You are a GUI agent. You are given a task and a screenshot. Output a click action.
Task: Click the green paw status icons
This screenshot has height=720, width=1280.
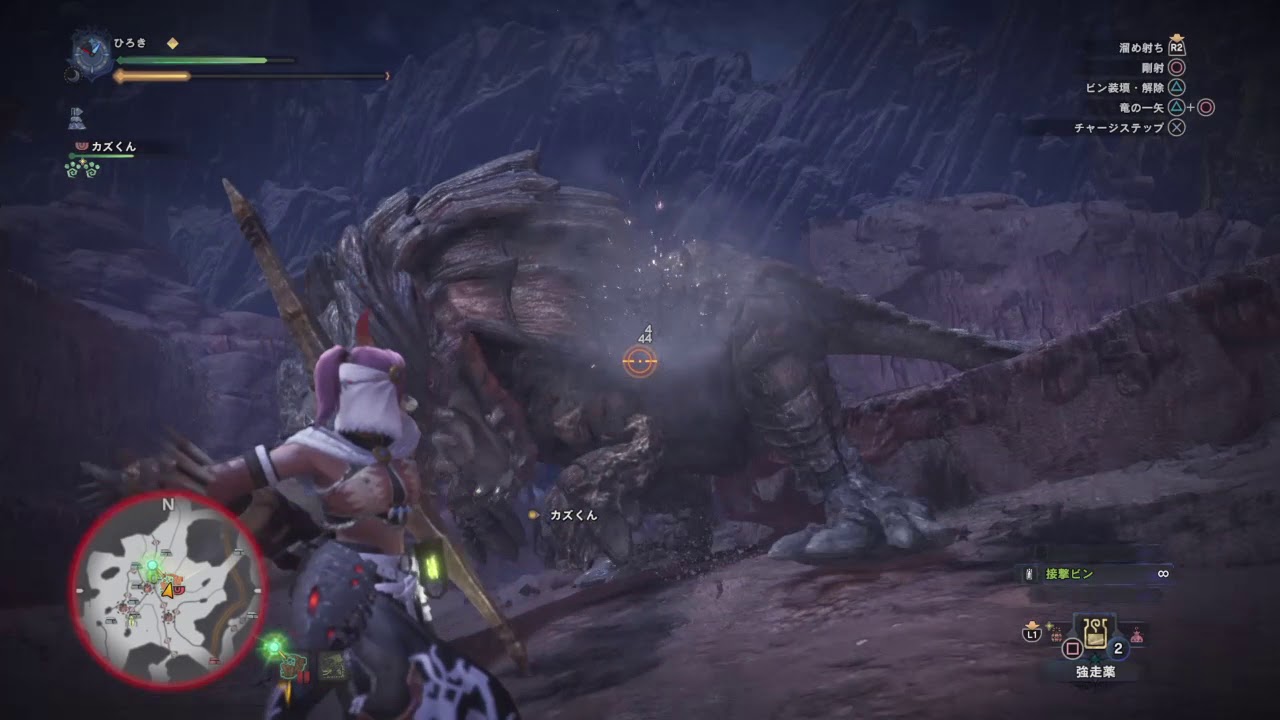click(80, 169)
